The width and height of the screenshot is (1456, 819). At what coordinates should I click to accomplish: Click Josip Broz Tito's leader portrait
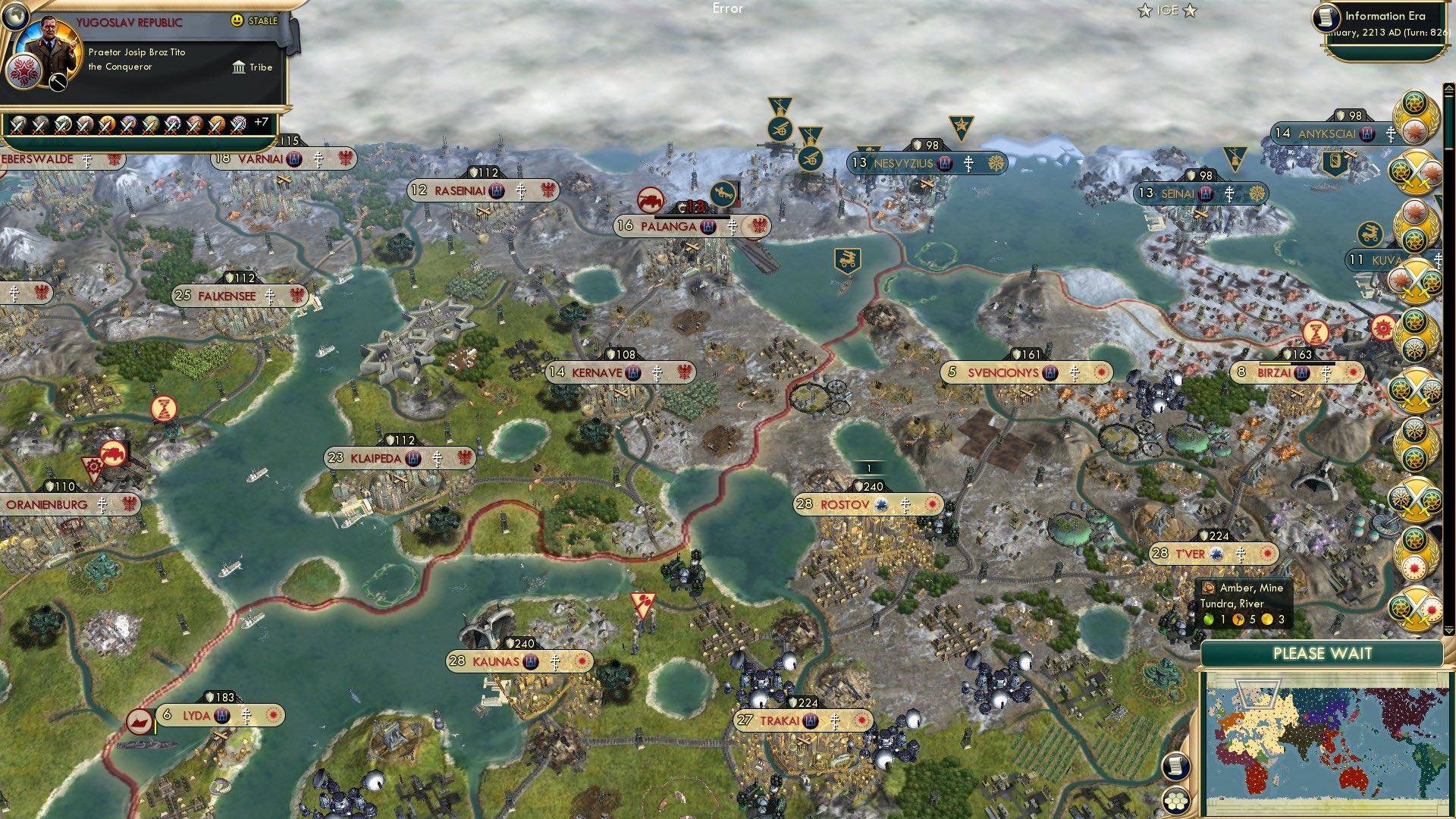[51, 45]
